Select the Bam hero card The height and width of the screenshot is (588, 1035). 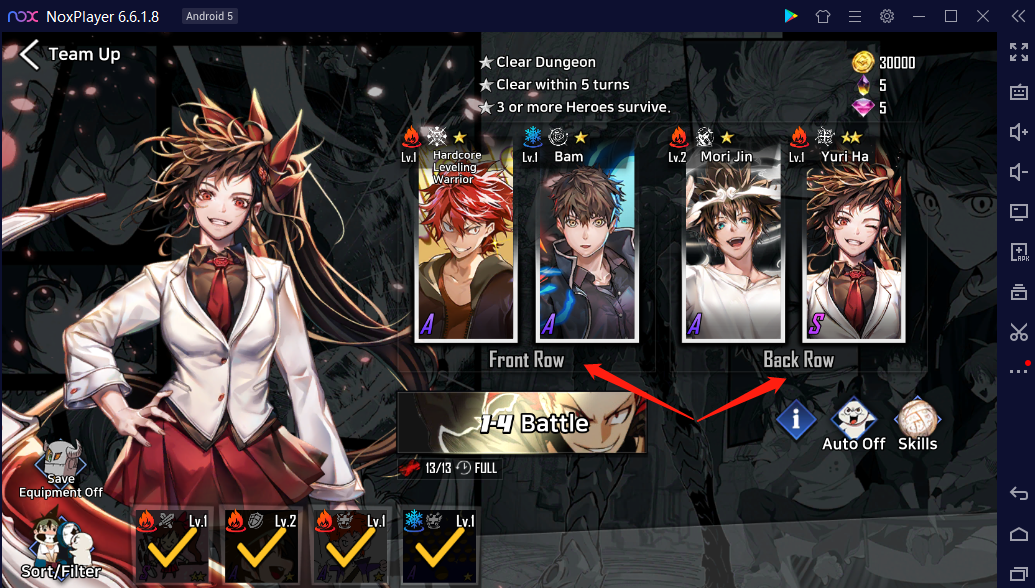pyautogui.click(x=587, y=245)
